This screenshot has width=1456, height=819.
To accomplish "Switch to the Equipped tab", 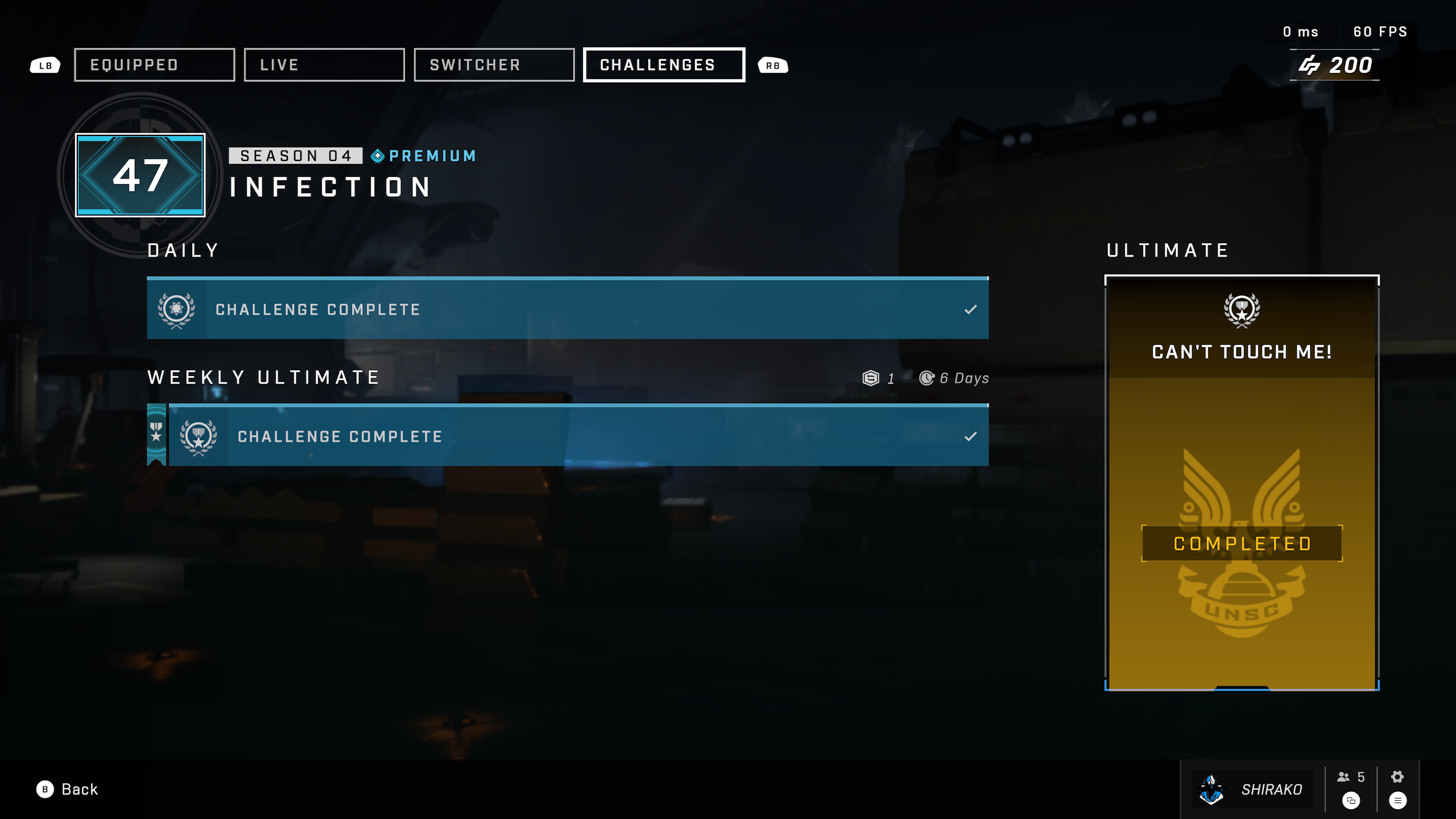I will pyautogui.click(x=154, y=65).
